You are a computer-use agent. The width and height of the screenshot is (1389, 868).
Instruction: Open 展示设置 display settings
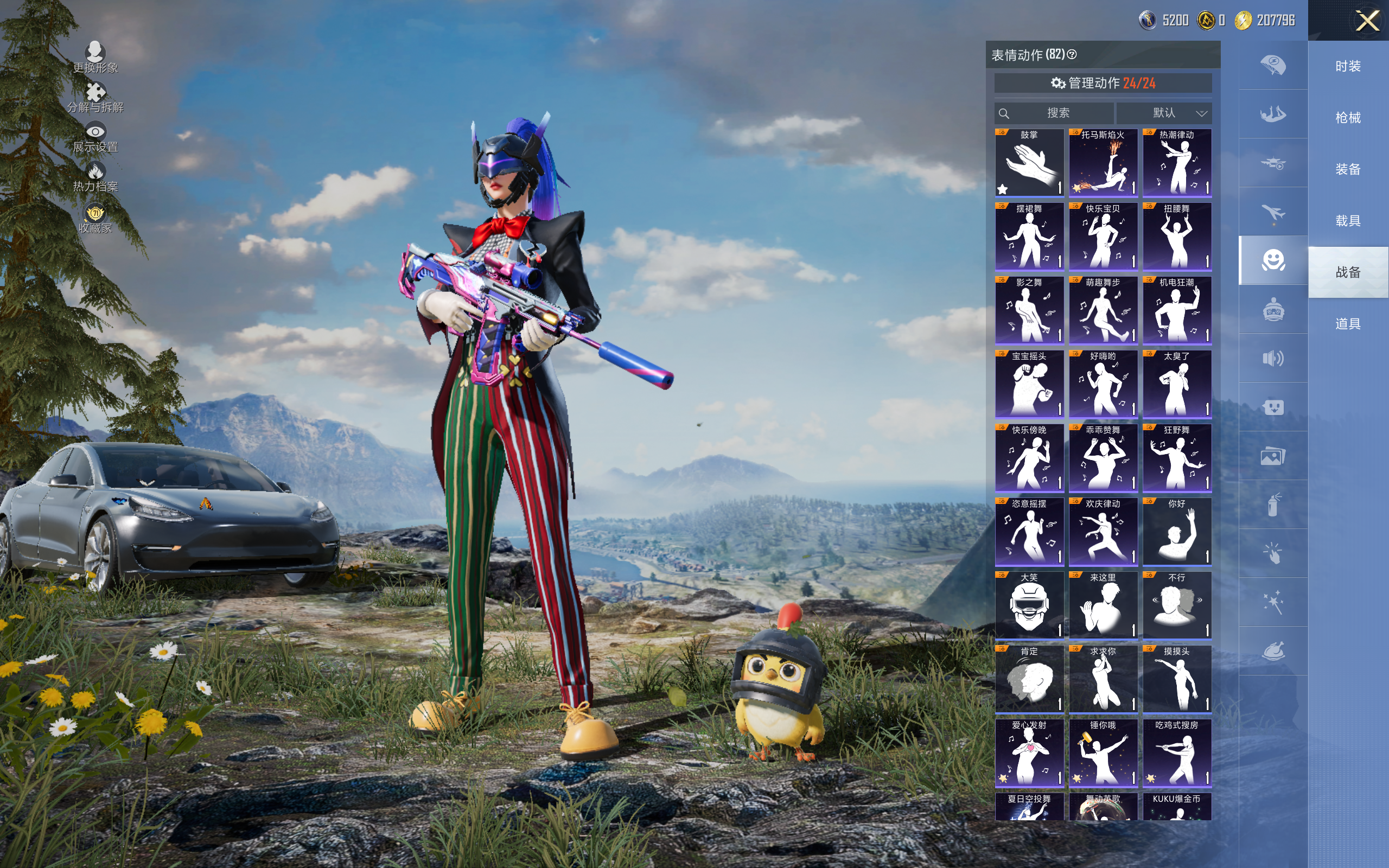(95, 138)
